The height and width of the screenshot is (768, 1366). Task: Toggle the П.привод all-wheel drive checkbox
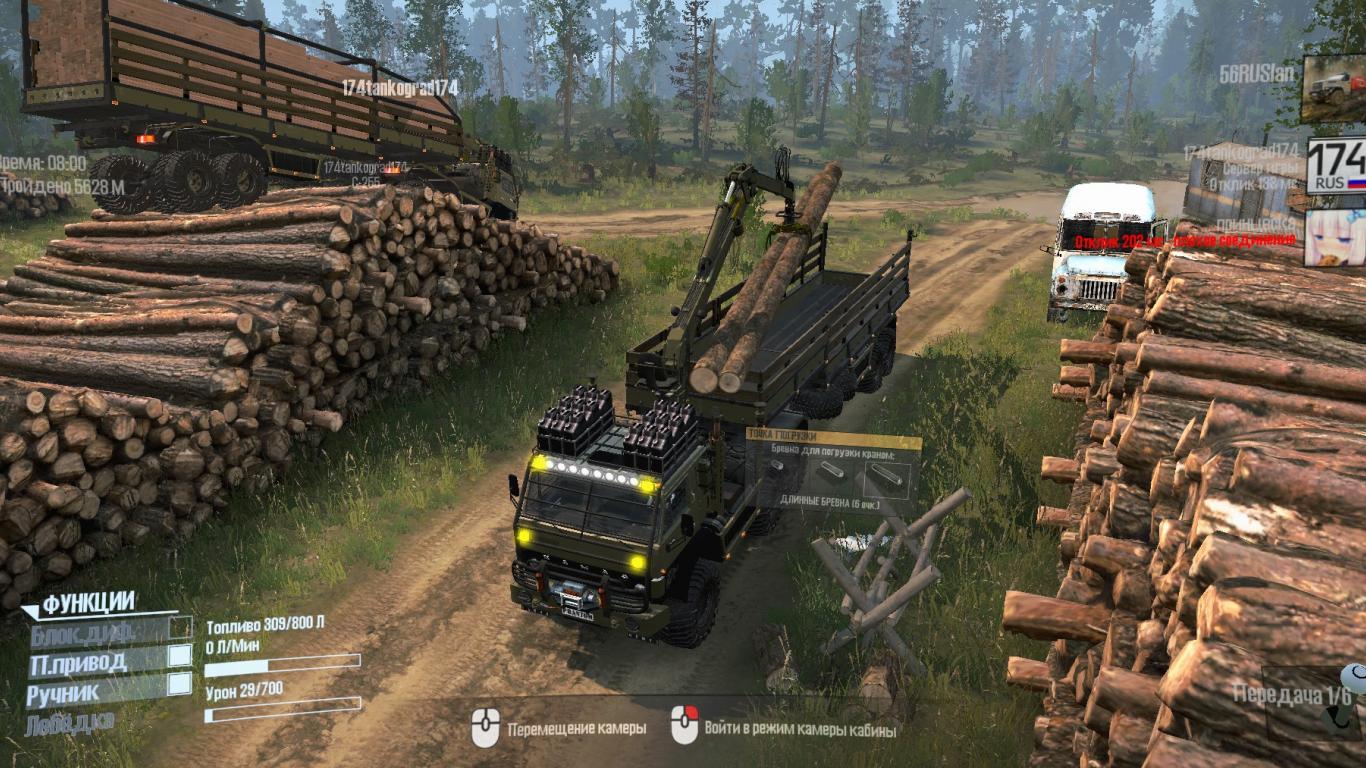180,656
